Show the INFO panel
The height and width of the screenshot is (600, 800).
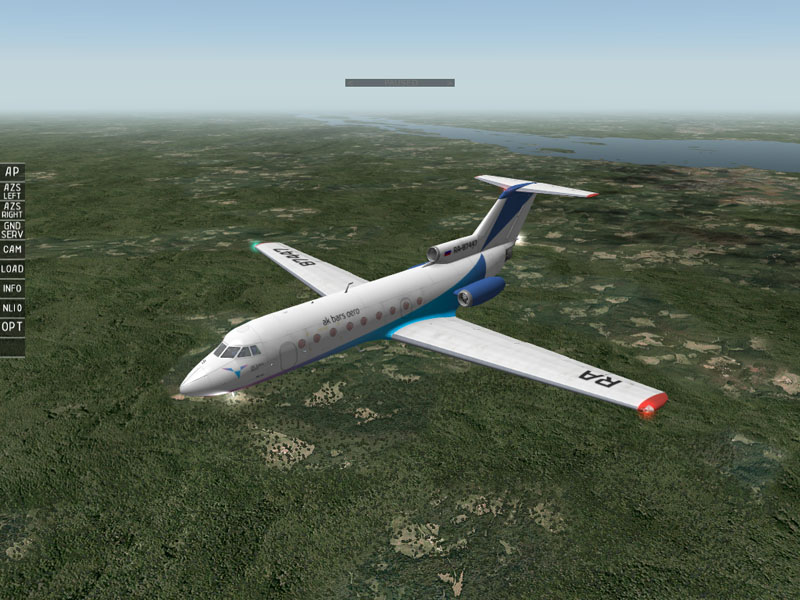12,289
